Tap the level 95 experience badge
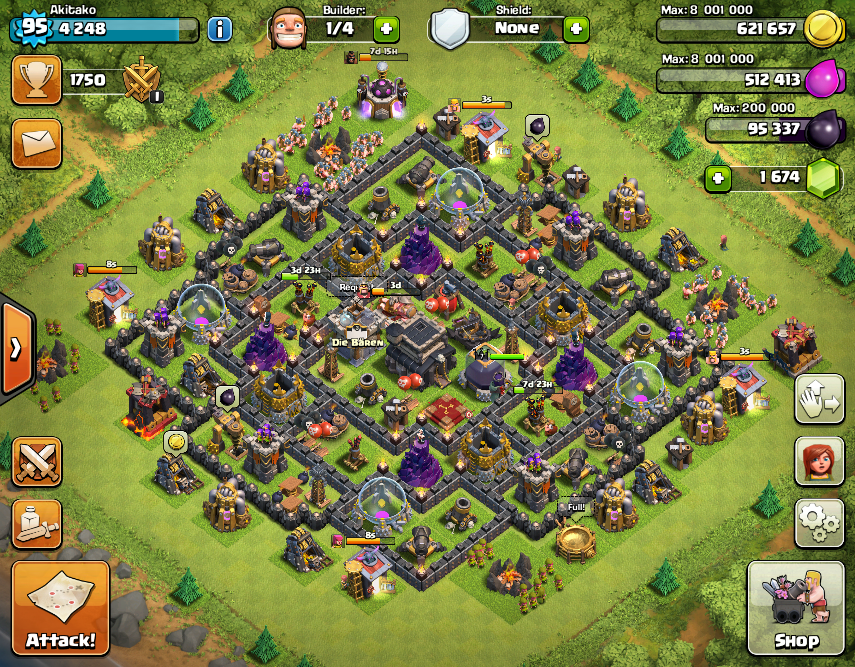The height and width of the screenshot is (667, 855). [x=33, y=27]
